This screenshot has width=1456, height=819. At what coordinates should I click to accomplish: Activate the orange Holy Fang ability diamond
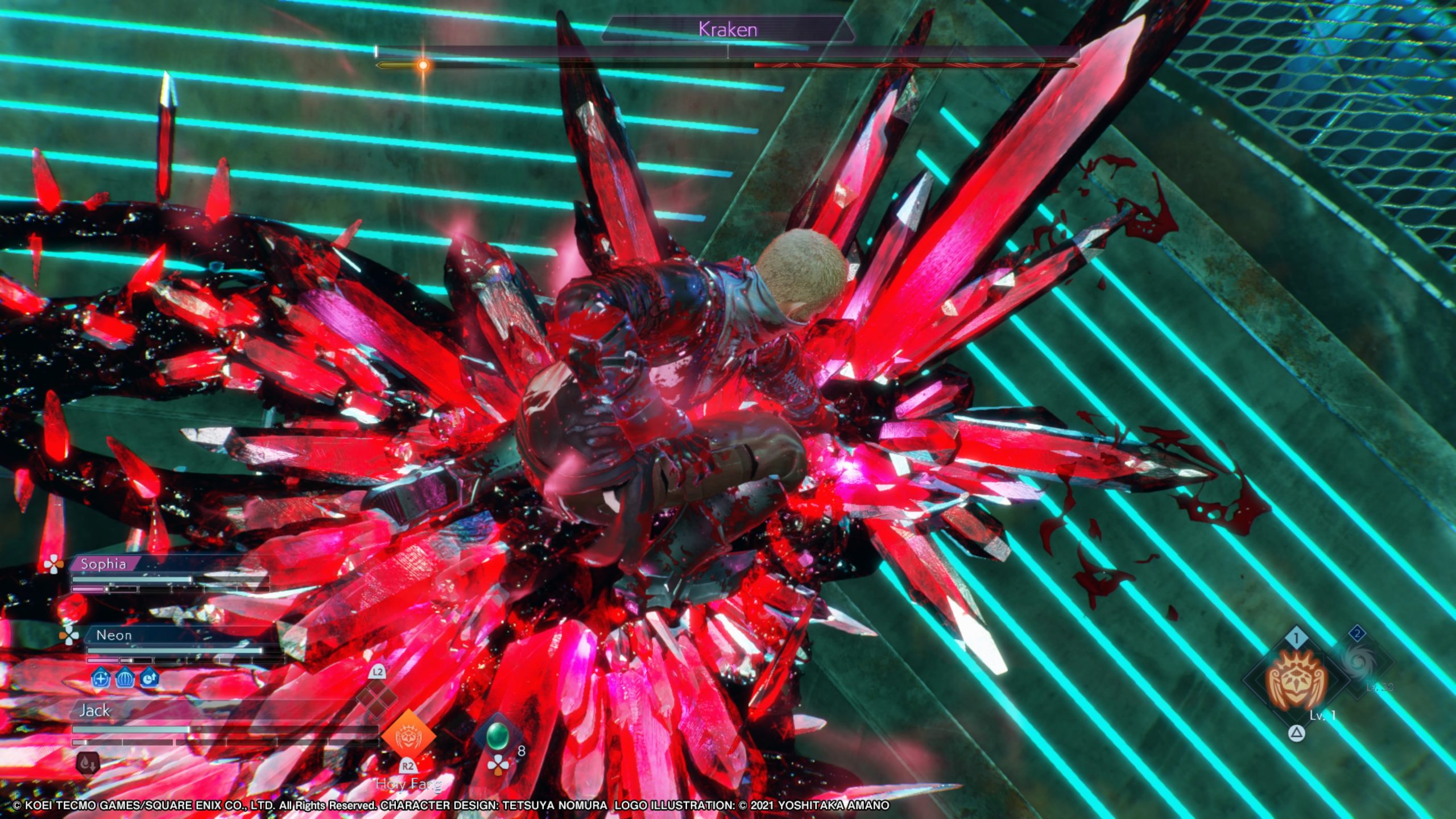(x=408, y=737)
